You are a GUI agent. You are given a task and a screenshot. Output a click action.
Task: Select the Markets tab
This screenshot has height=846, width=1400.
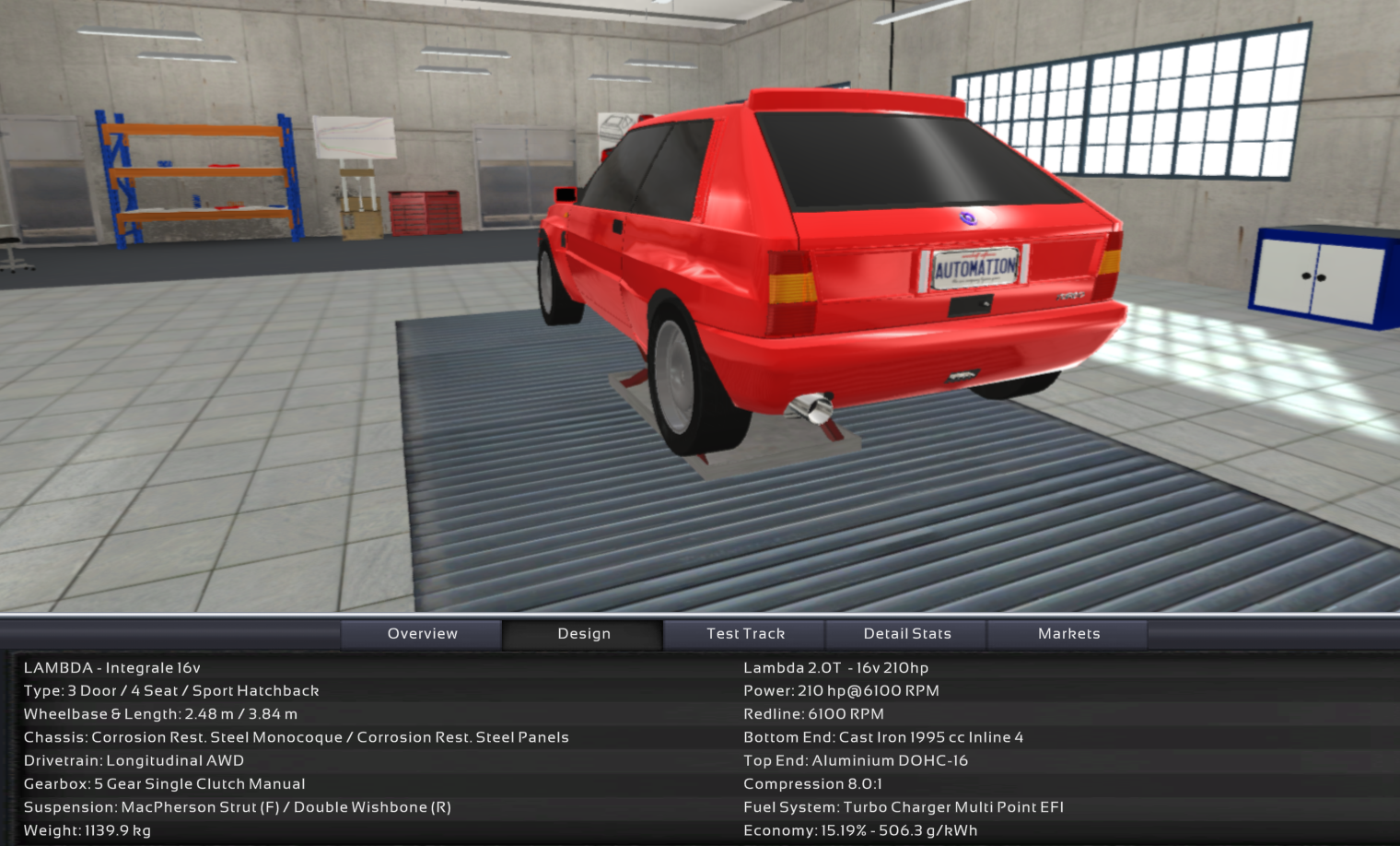click(1068, 634)
